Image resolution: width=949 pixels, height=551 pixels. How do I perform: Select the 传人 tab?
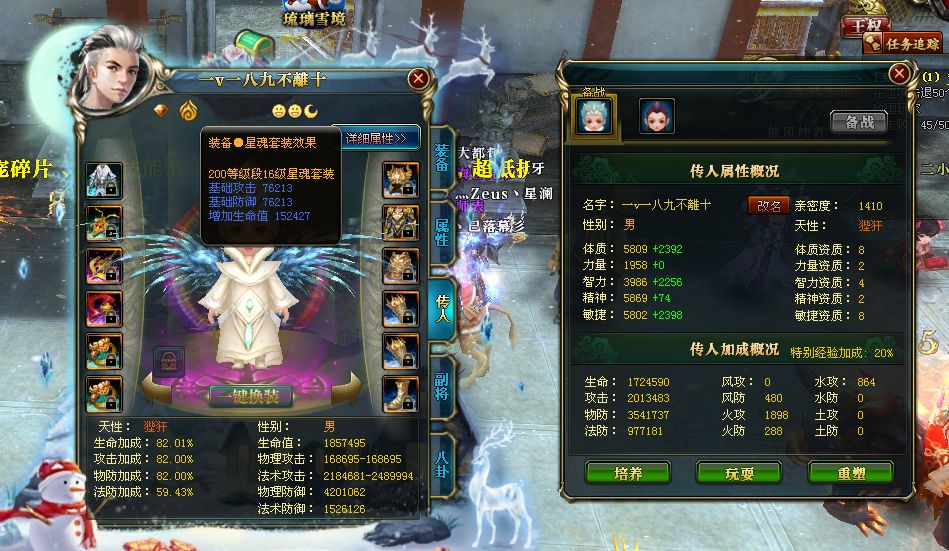(x=442, y=308)
